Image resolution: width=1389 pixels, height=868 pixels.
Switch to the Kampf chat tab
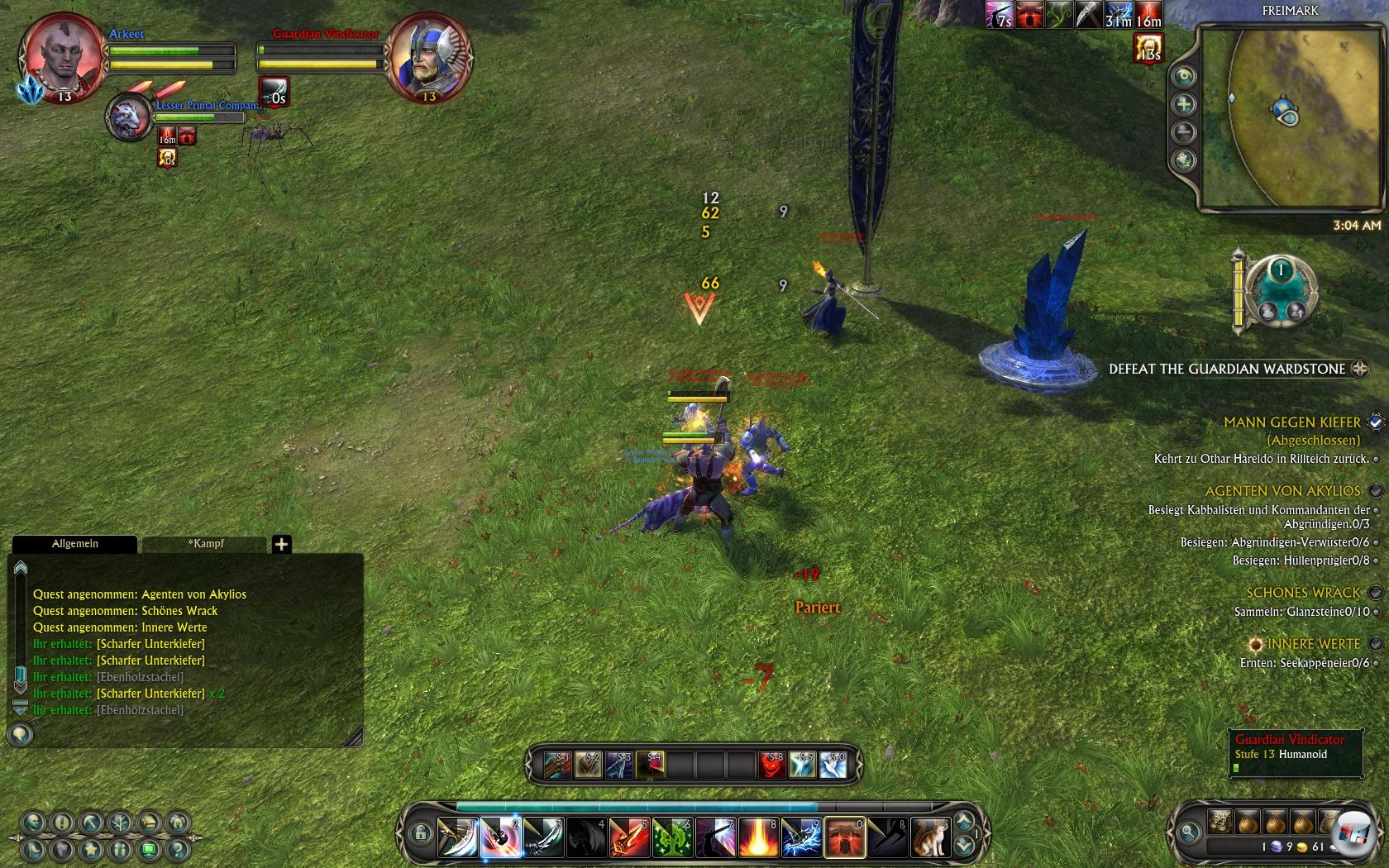tap(205, 544)
